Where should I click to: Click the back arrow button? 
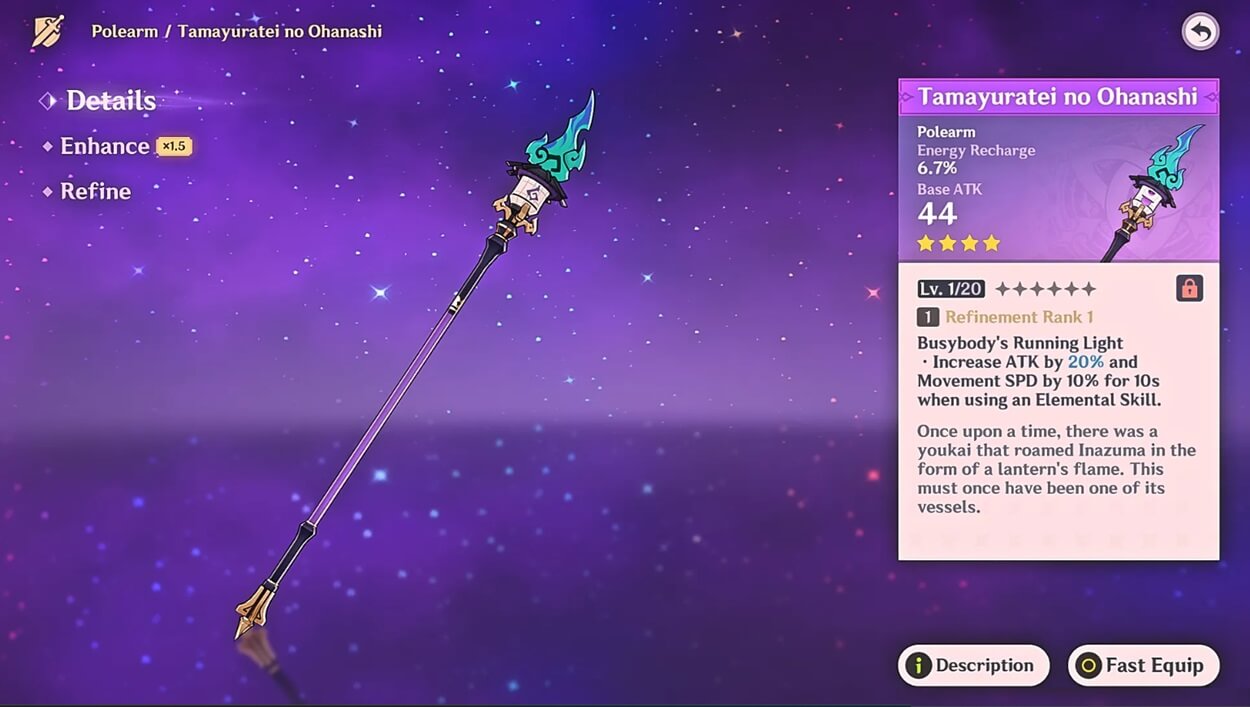[1200, 32]
